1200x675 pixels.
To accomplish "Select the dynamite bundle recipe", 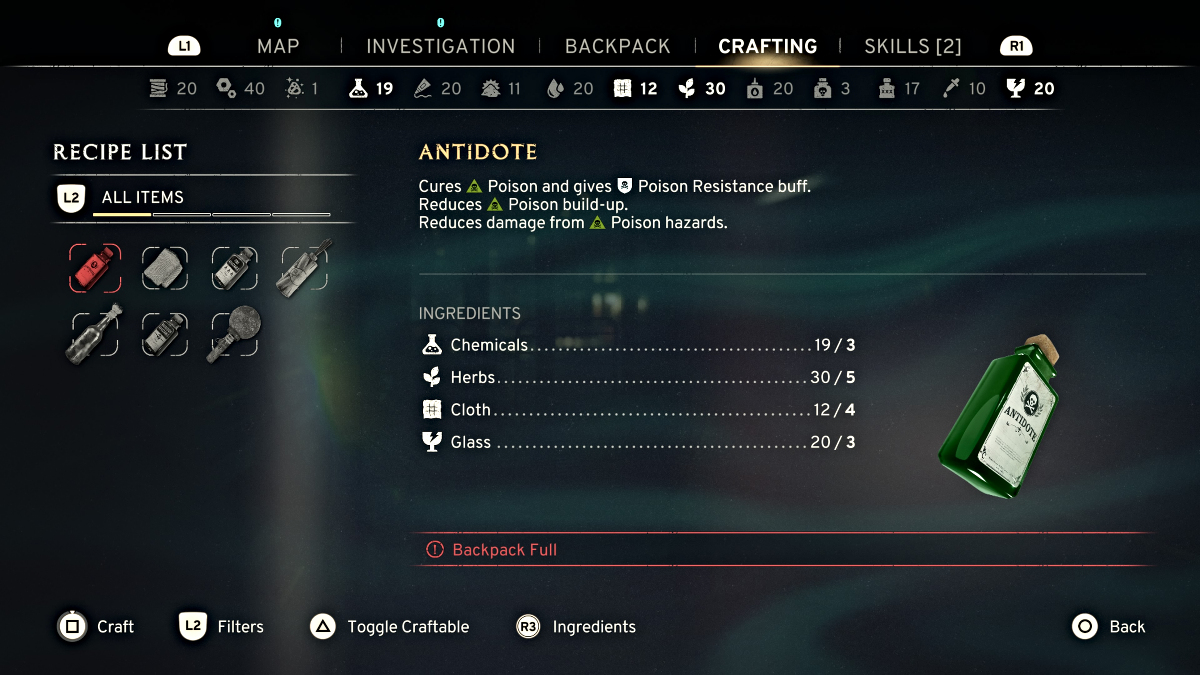I will click(304, 266).
